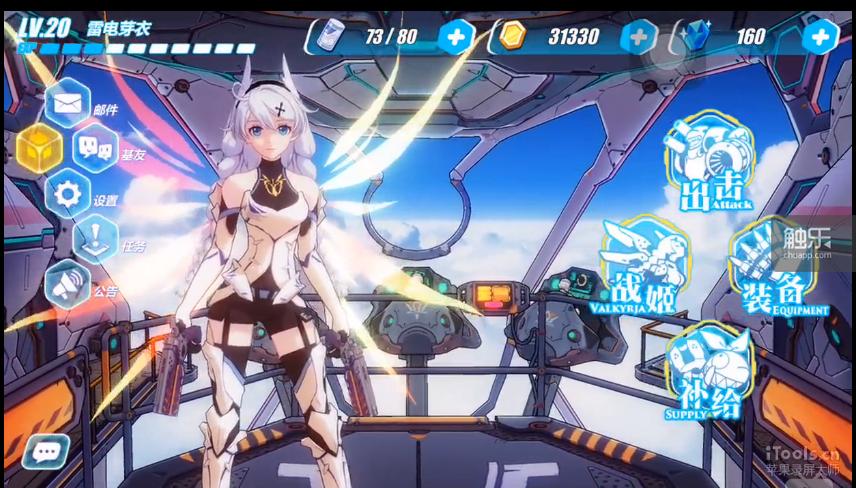Open the 任务 missions list
856x488 pixels.
[97, 240]
